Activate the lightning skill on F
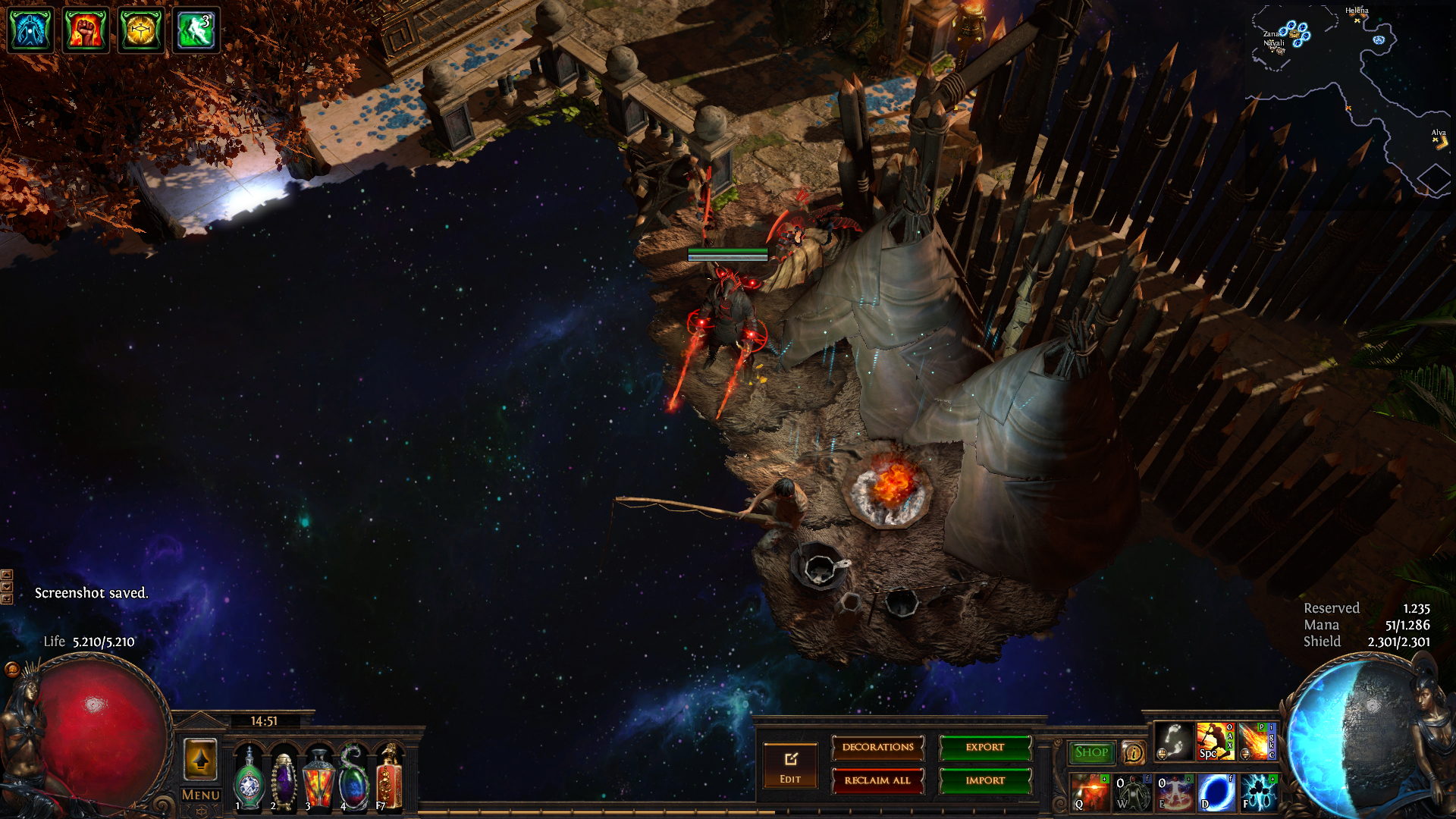Screen dimensions: 1456x819 pos(1259,792)
